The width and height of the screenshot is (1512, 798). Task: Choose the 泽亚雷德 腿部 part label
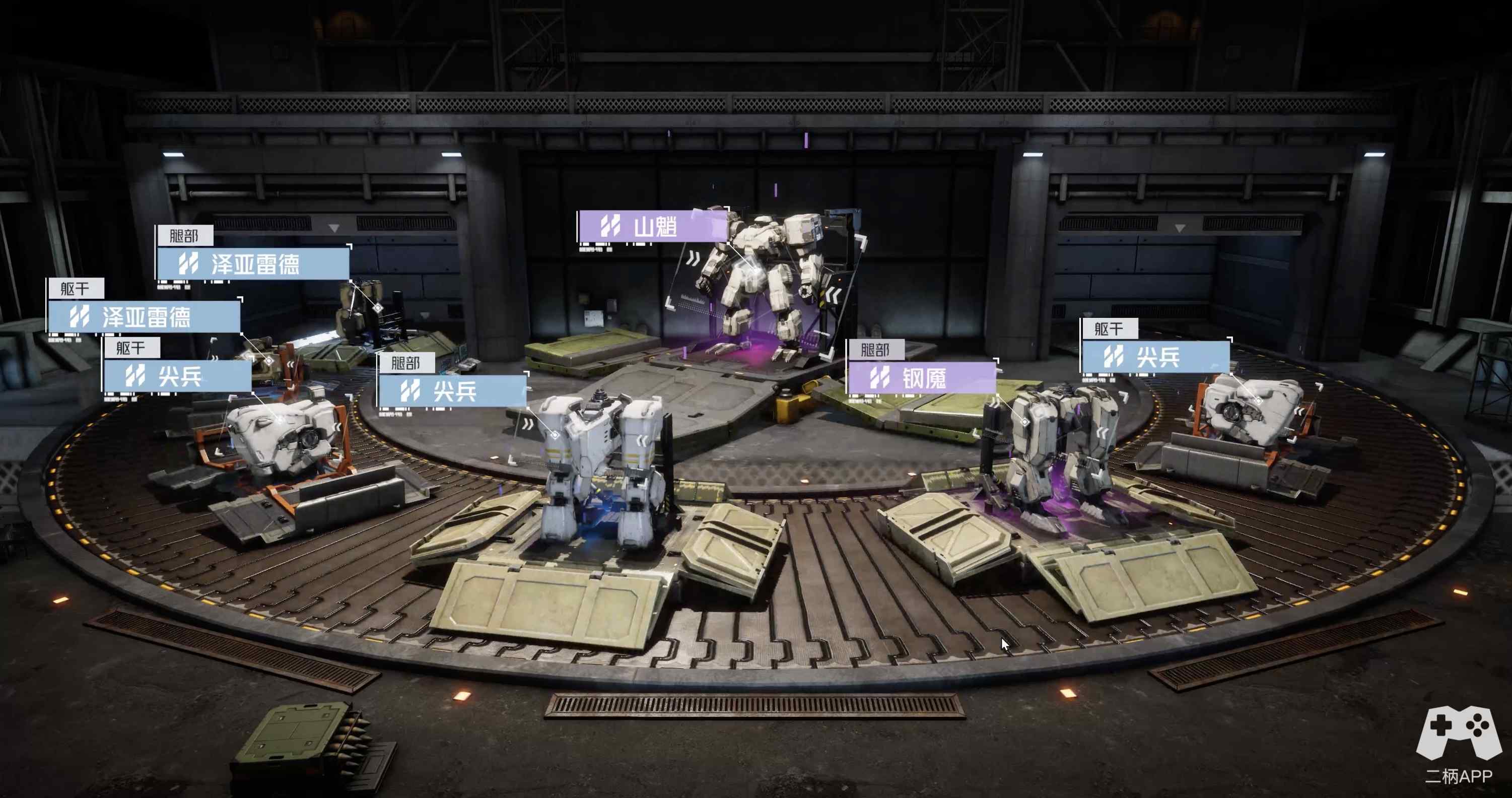click(x=253, y=263)
